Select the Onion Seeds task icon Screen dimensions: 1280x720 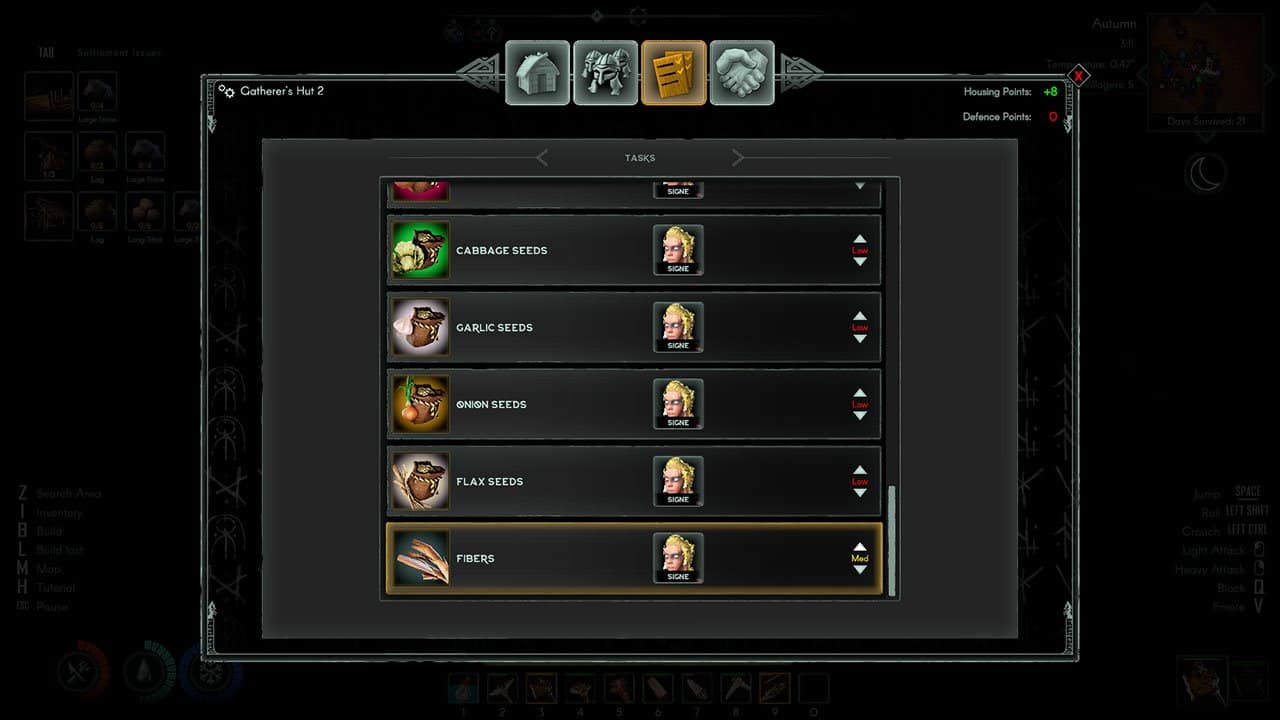(421, 404)
